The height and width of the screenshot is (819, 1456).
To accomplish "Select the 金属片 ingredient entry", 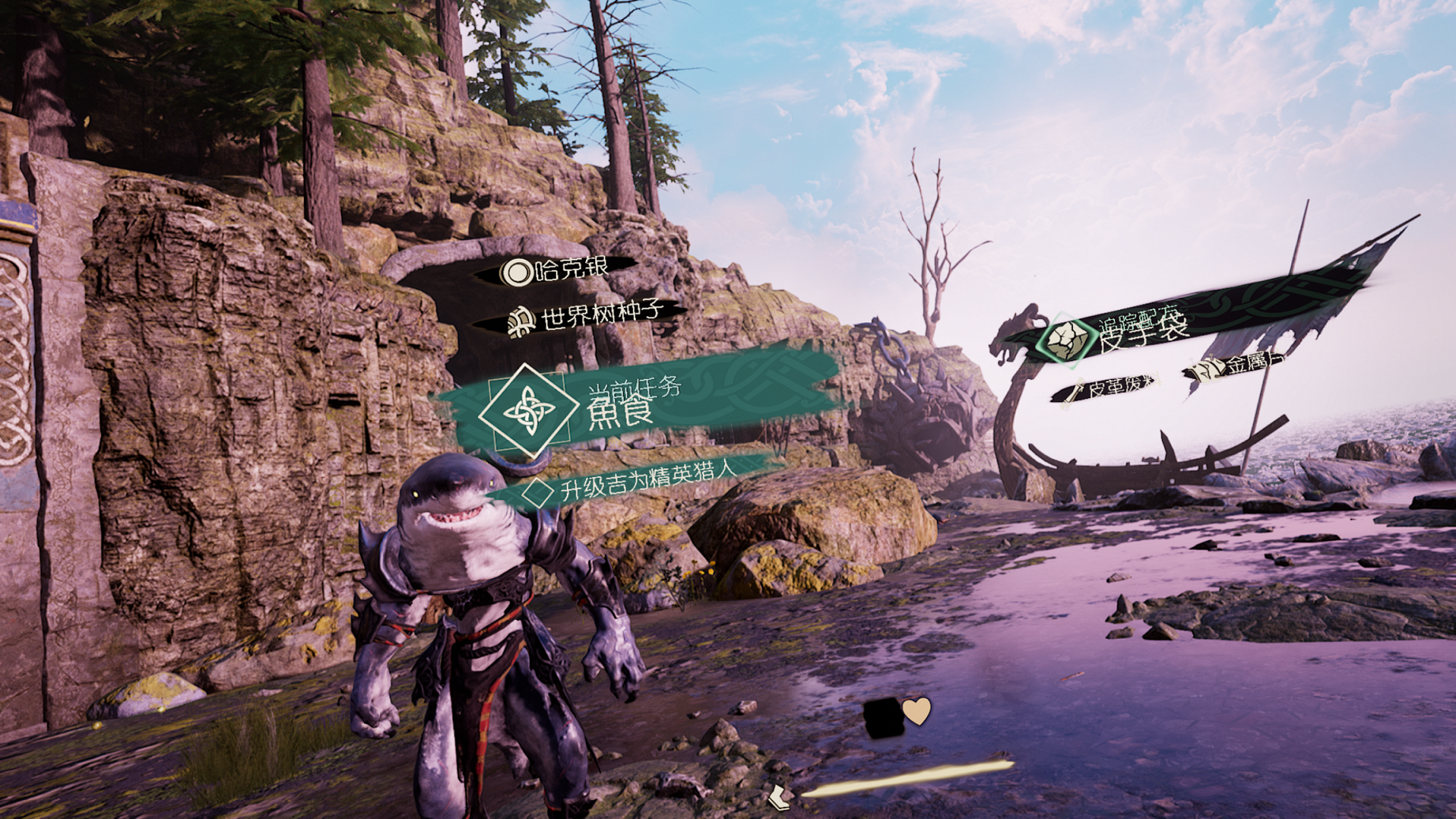I will [1240, 366].
